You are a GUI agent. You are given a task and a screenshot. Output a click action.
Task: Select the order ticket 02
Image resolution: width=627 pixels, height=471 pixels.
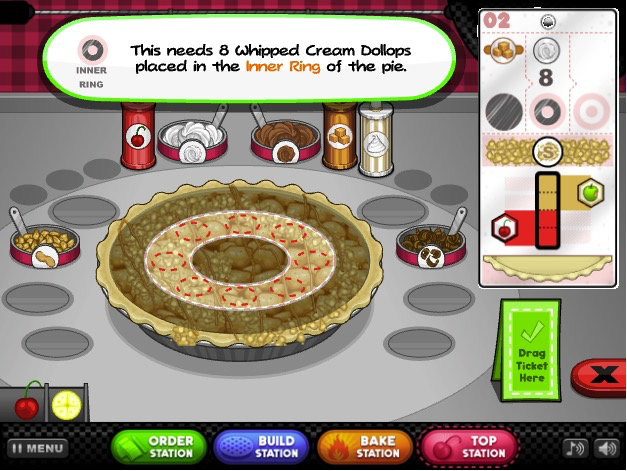545,145
